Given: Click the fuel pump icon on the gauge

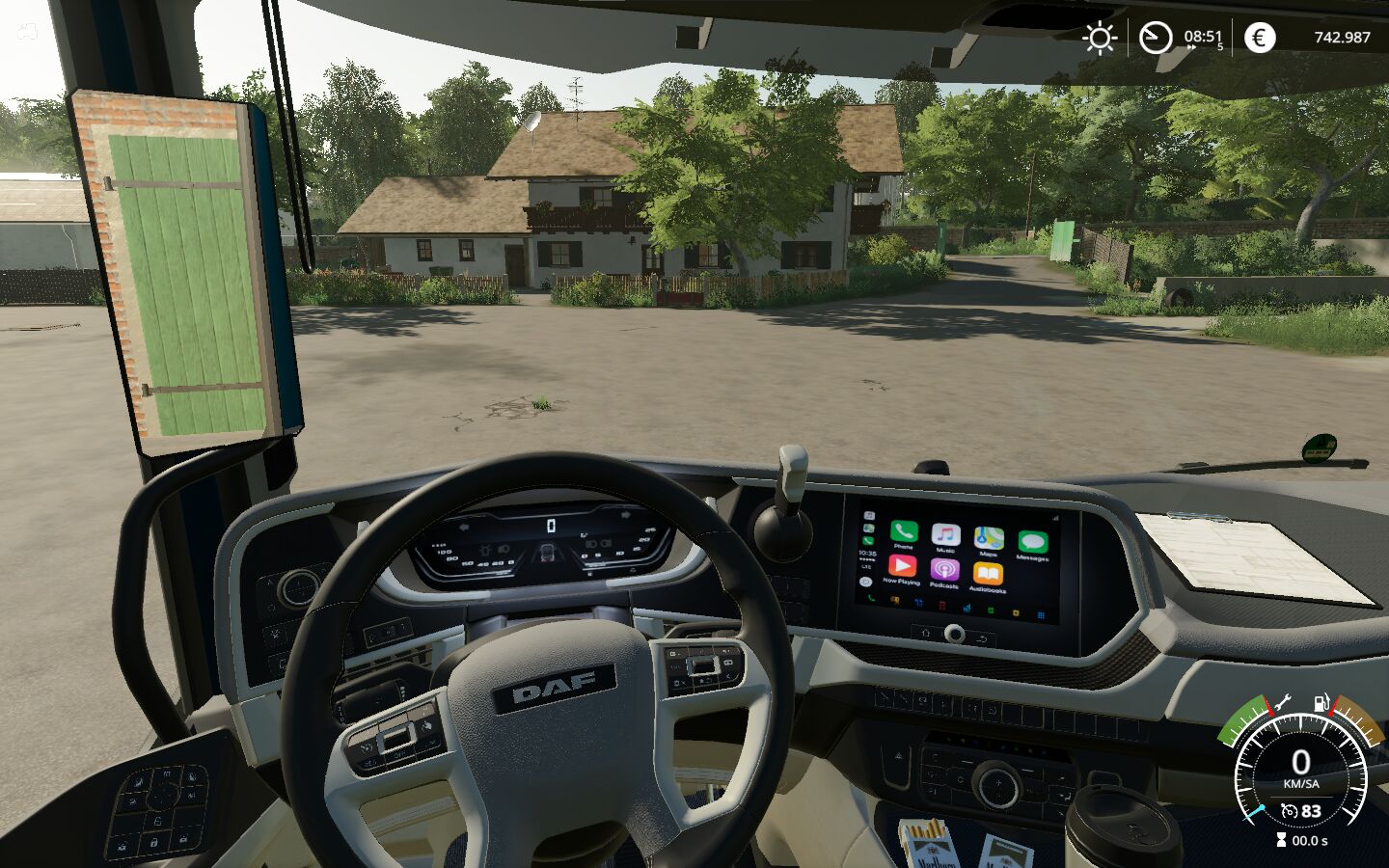Looking at the screenshot, I should pyautogui.click(x=1322, y=702).
